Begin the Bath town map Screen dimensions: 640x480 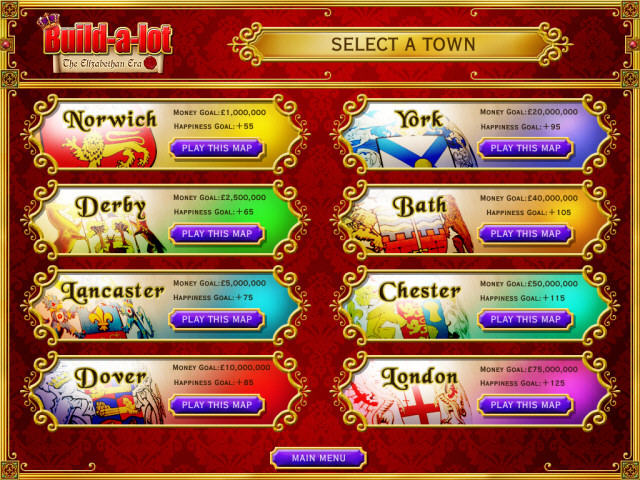525,234
